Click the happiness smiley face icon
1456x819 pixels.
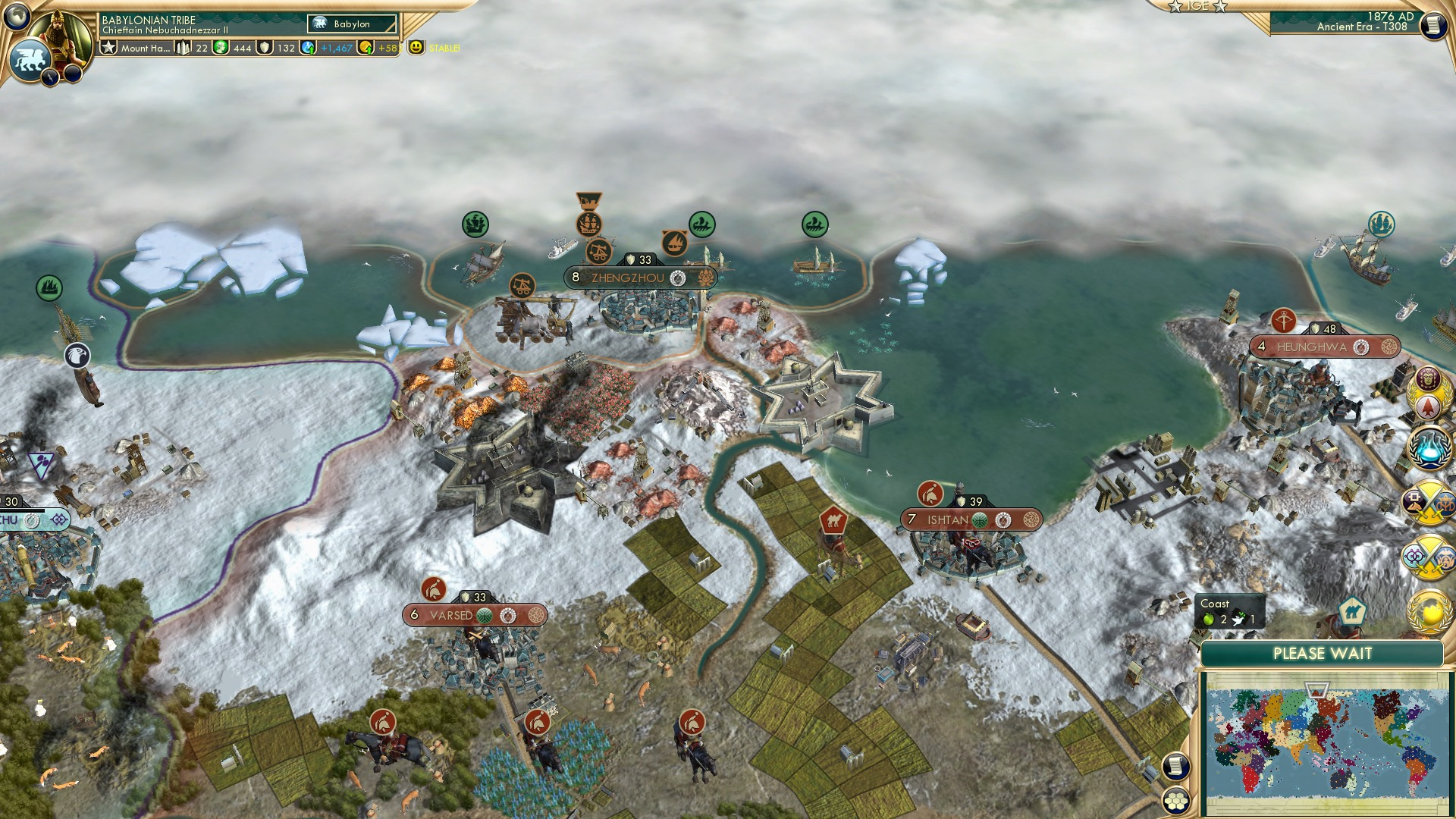pyautogui.click(x=416, y=48)
